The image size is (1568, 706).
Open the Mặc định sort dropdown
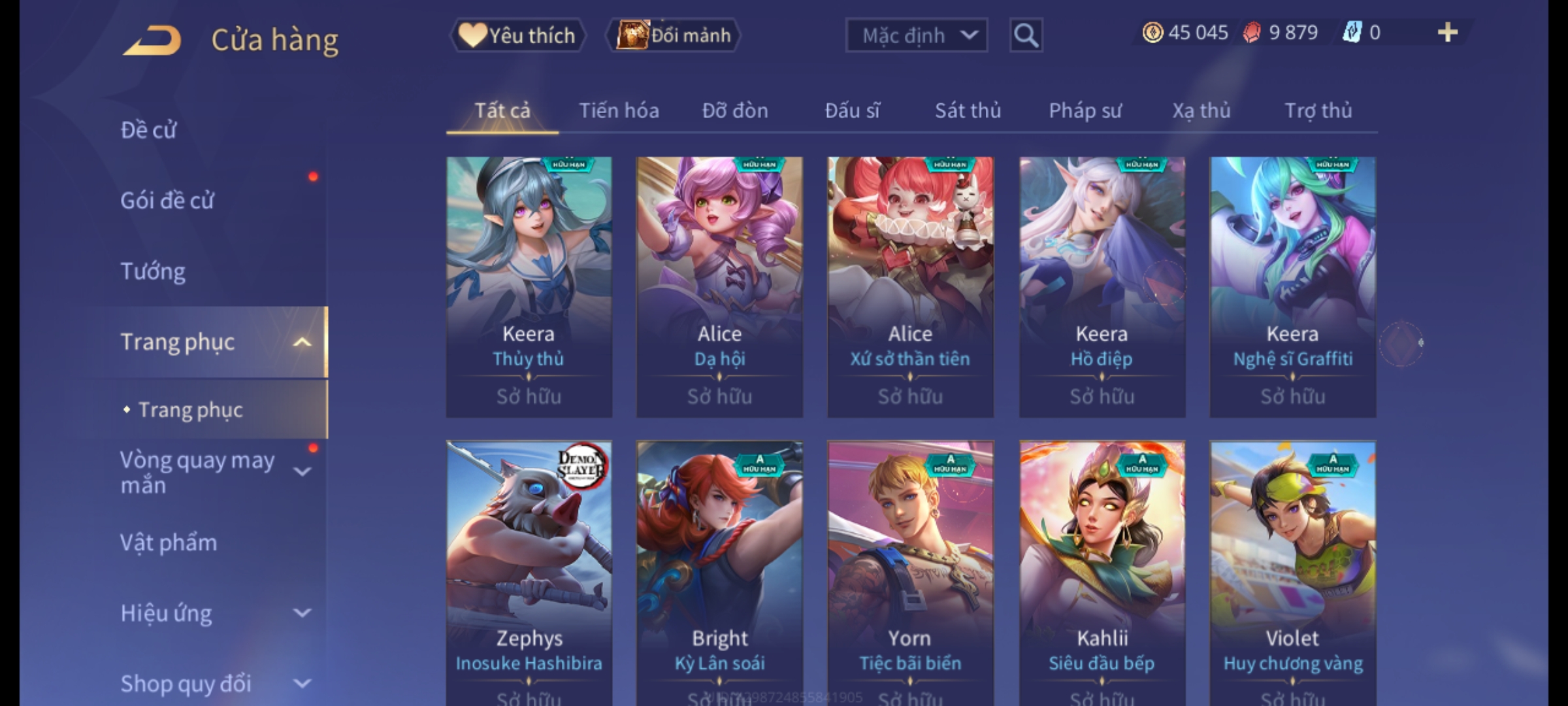[916, 35]
